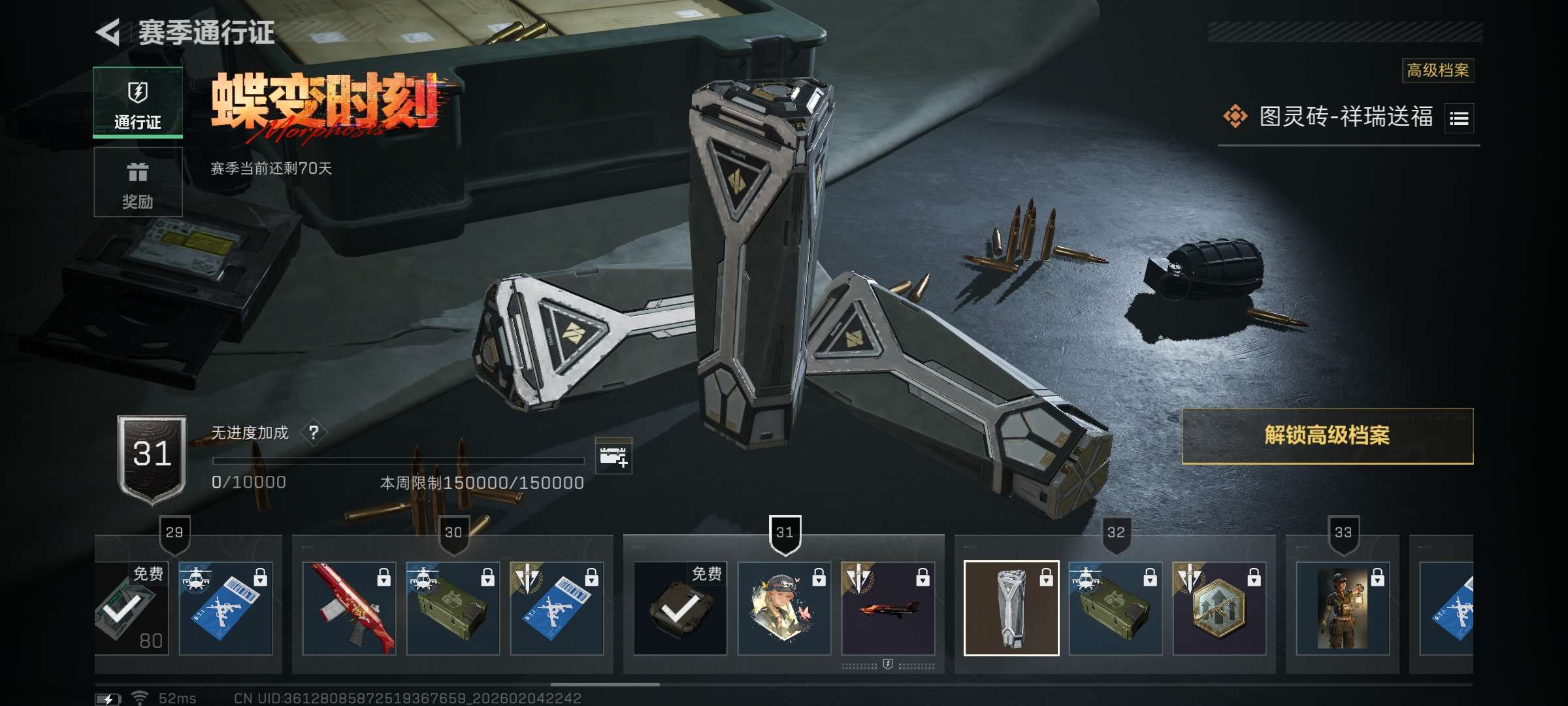Image resolution: width=1568 pixels, height=706 pixels.
Task: Select the green supply crate at level 30
Action: pos(453,609)
